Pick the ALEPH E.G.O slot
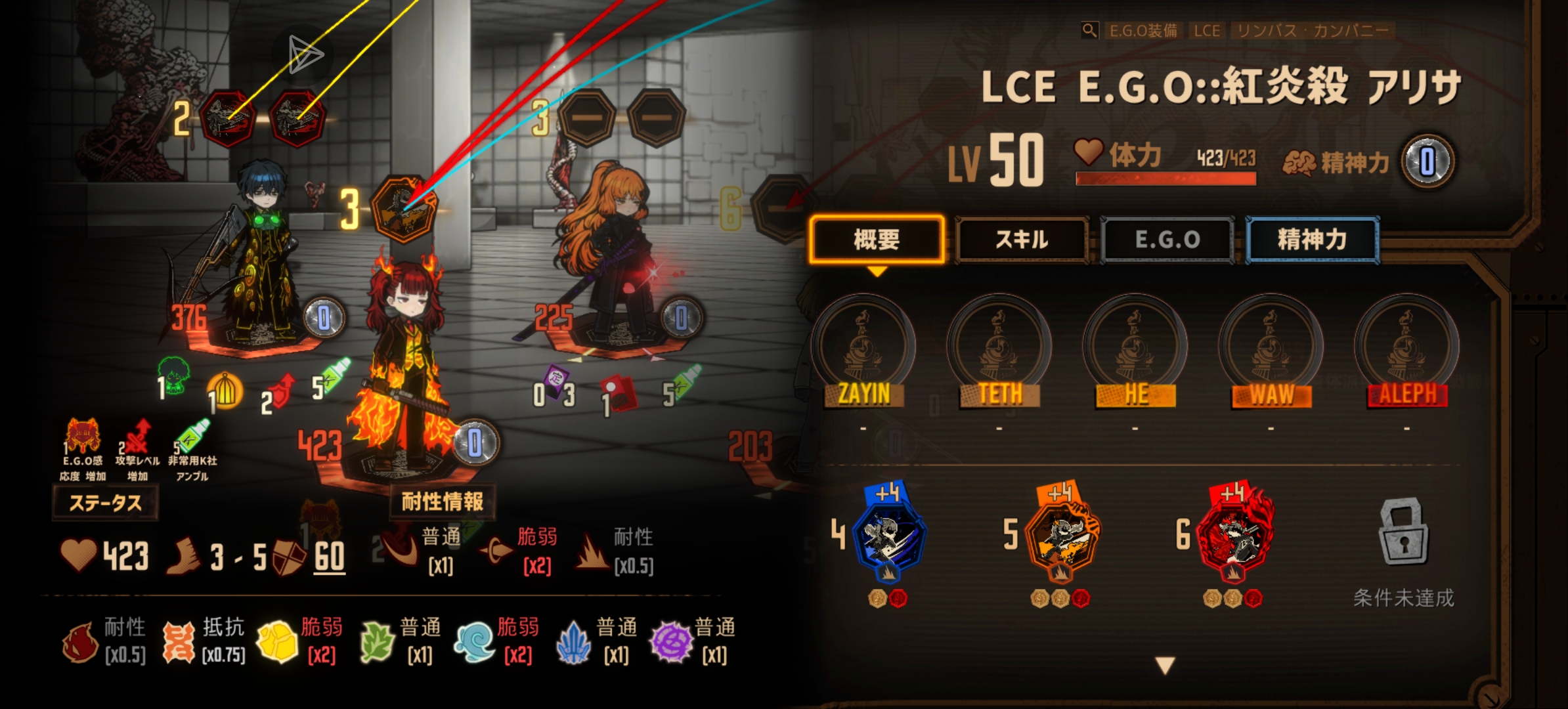 coord(1407,348)
